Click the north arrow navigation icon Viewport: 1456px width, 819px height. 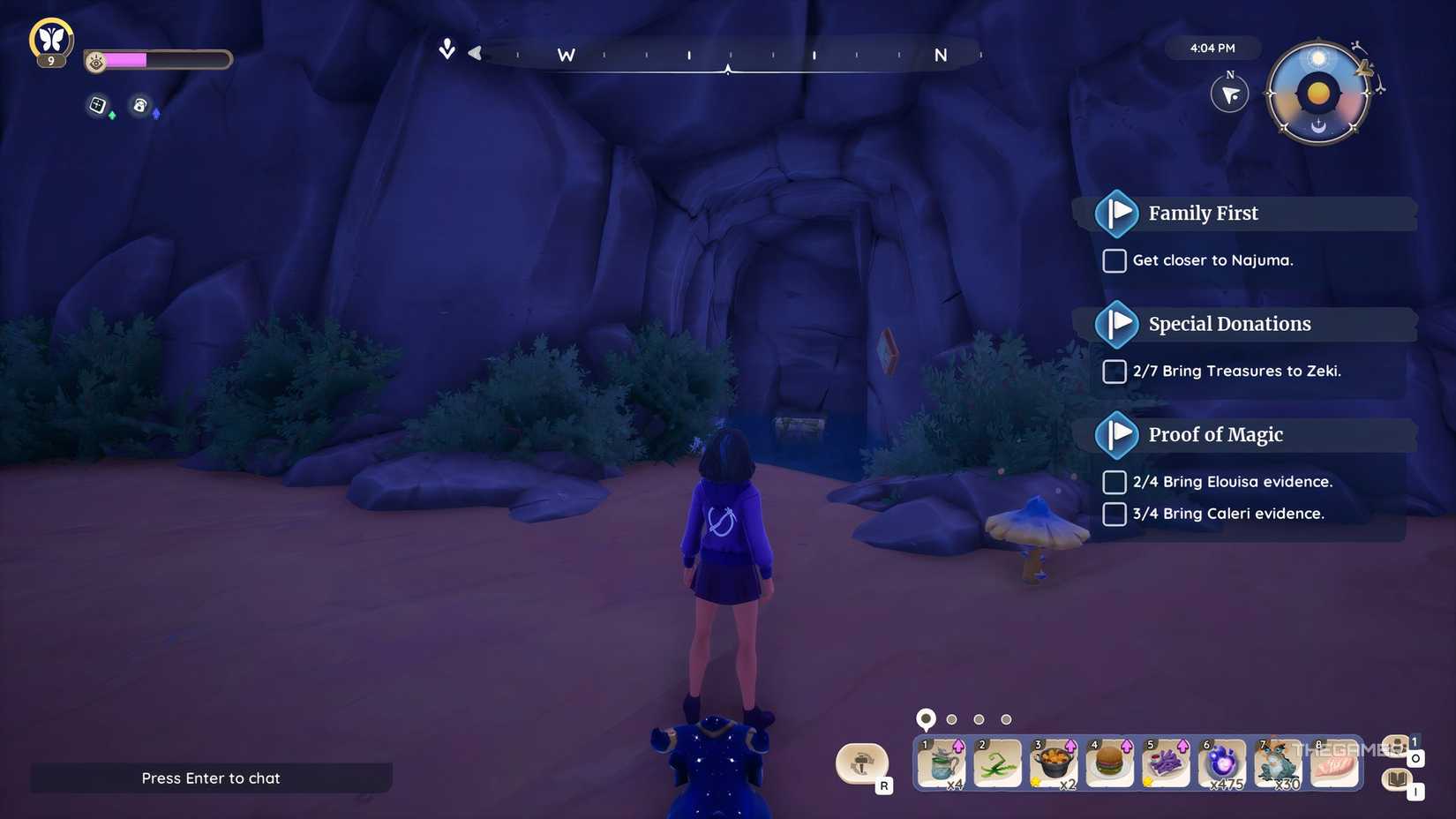pos(1229,94)
